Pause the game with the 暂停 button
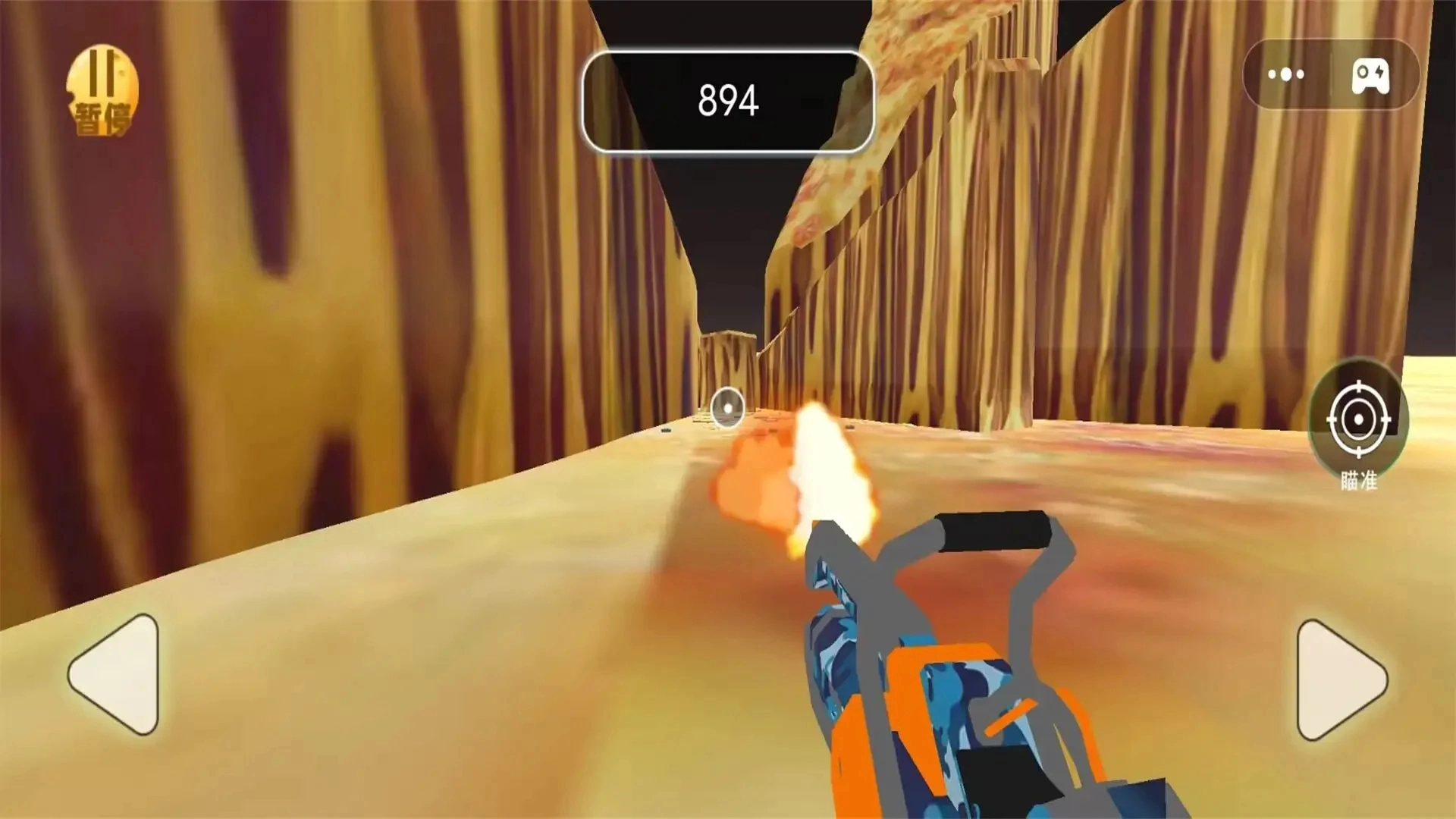 [102, 92]
